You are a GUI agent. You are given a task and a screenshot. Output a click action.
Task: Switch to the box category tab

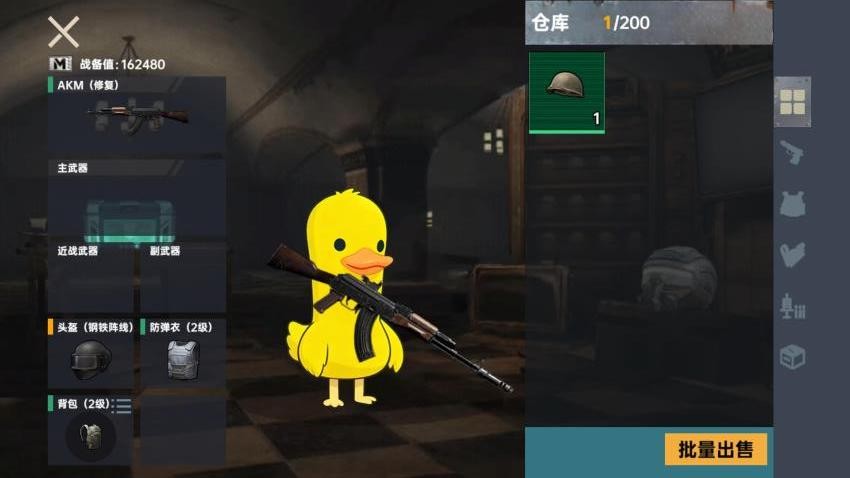point(792,357)
